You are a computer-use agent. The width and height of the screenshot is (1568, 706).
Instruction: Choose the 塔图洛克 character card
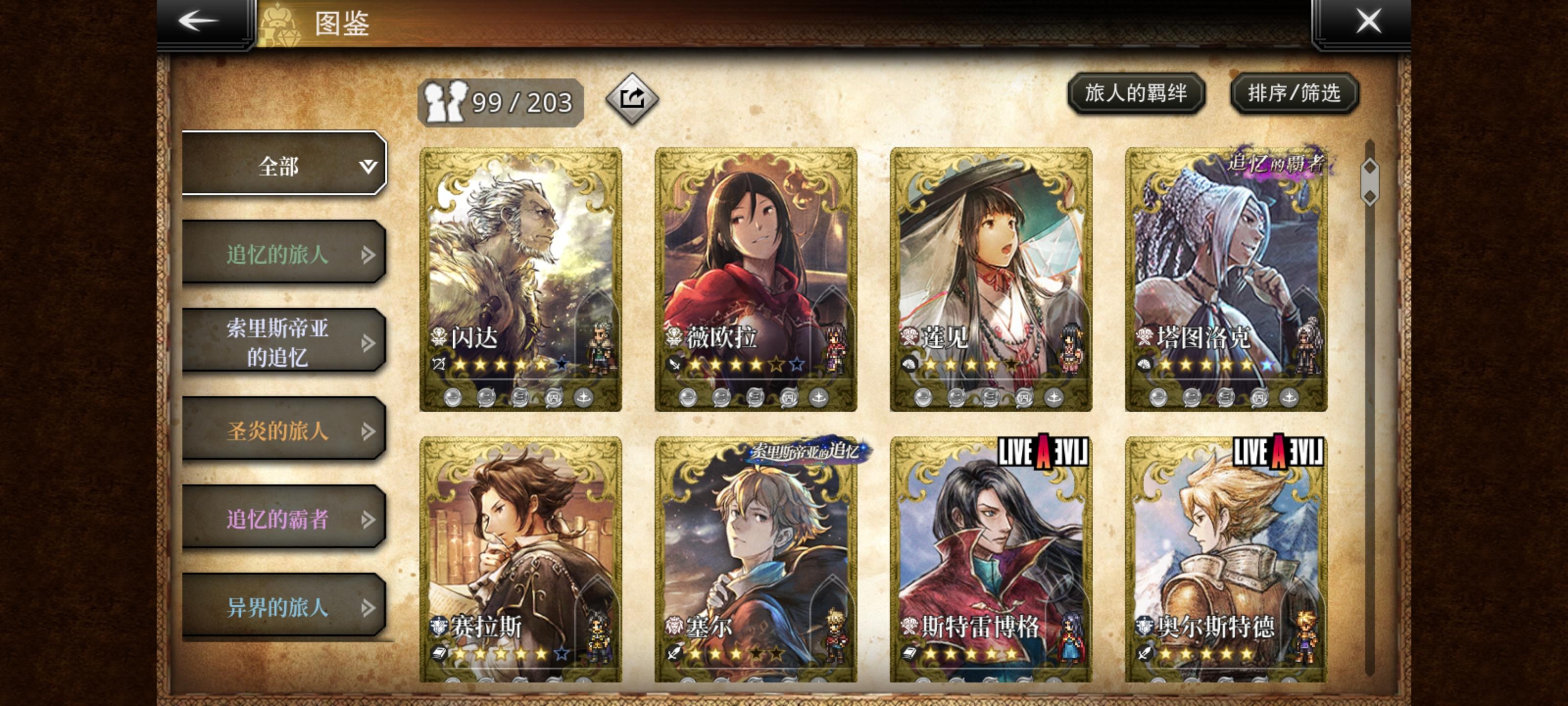click(x=1225, y=279)
